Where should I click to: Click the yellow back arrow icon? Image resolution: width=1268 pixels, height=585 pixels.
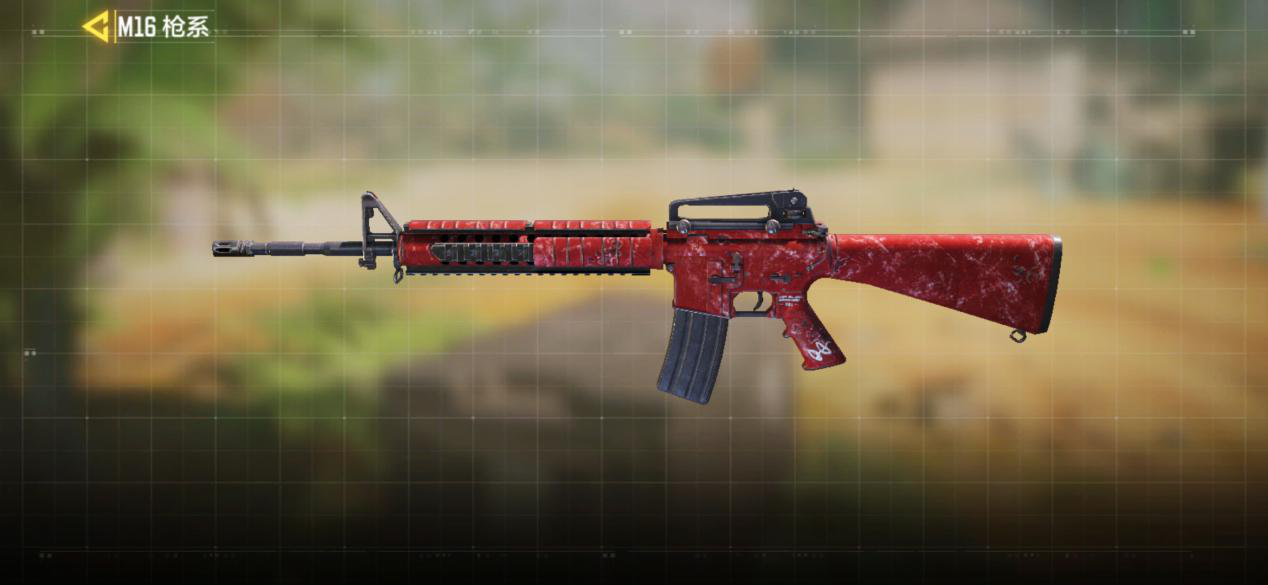pos(96,27)
